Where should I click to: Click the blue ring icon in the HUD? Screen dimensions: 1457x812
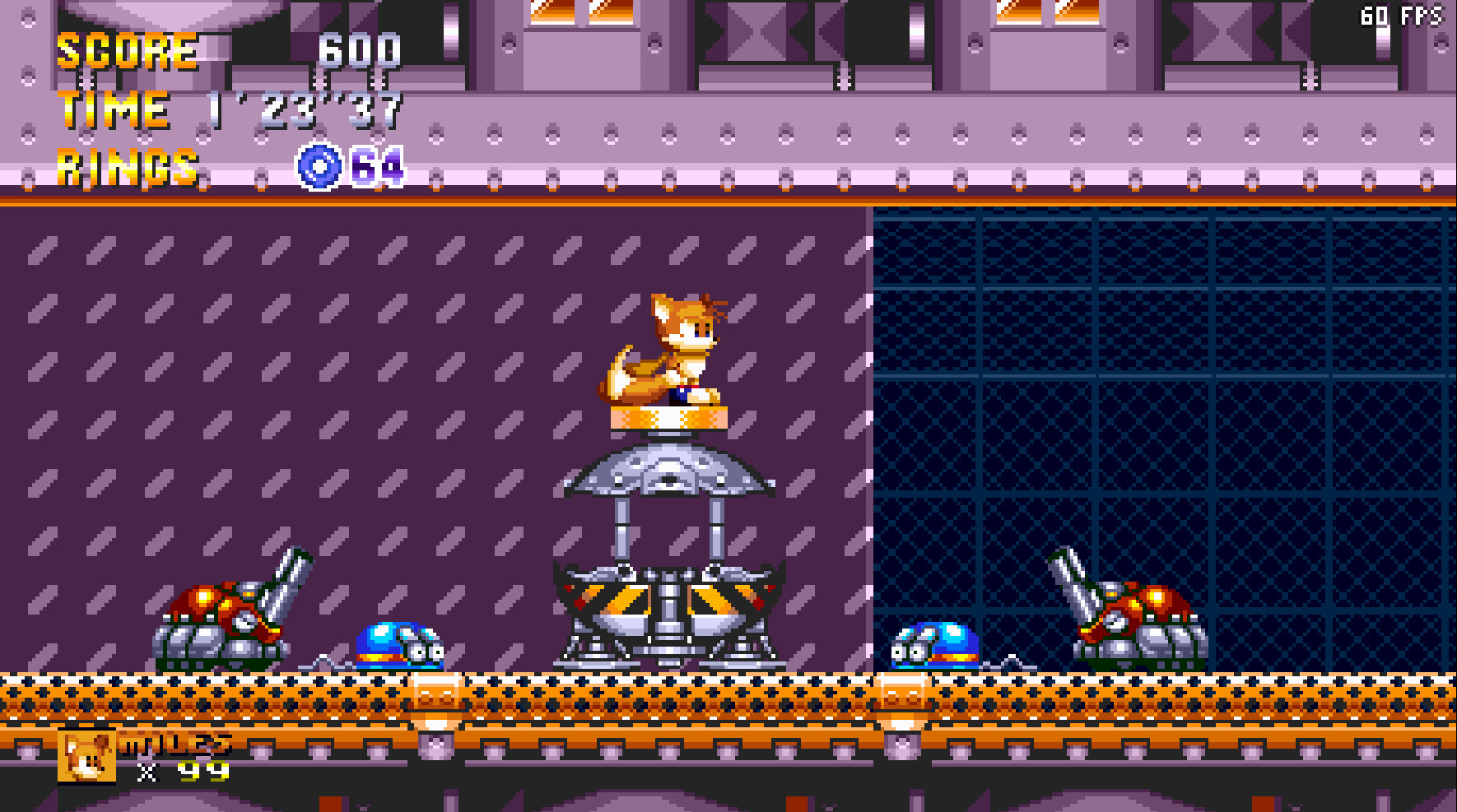tap(321, 167)
